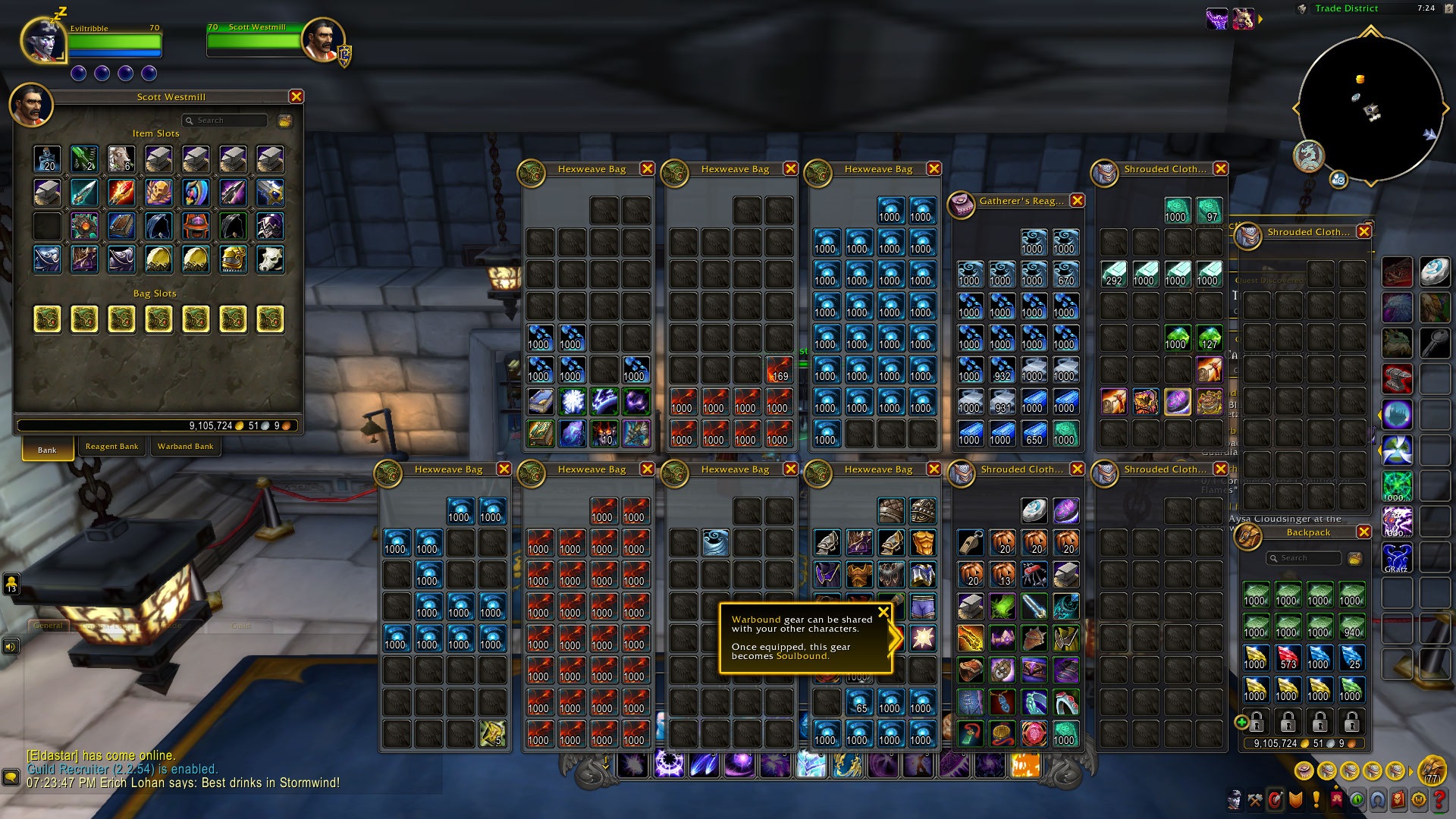This screenshot has height=819, width=1456.
Task: Select the green gem stack of 127
Action: tap(1209, 337)
